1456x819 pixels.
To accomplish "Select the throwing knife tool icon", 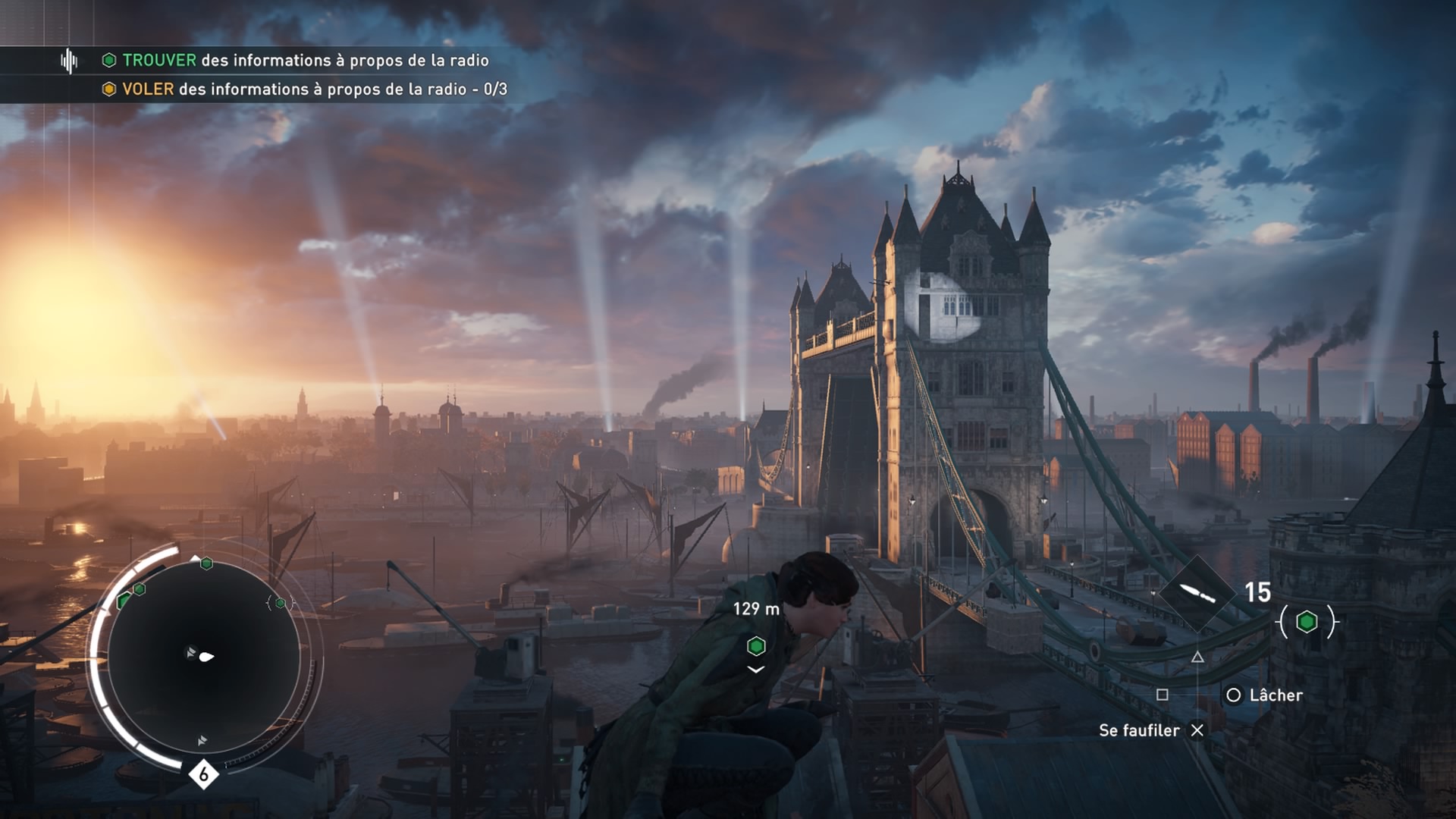I will [1197, 593].
